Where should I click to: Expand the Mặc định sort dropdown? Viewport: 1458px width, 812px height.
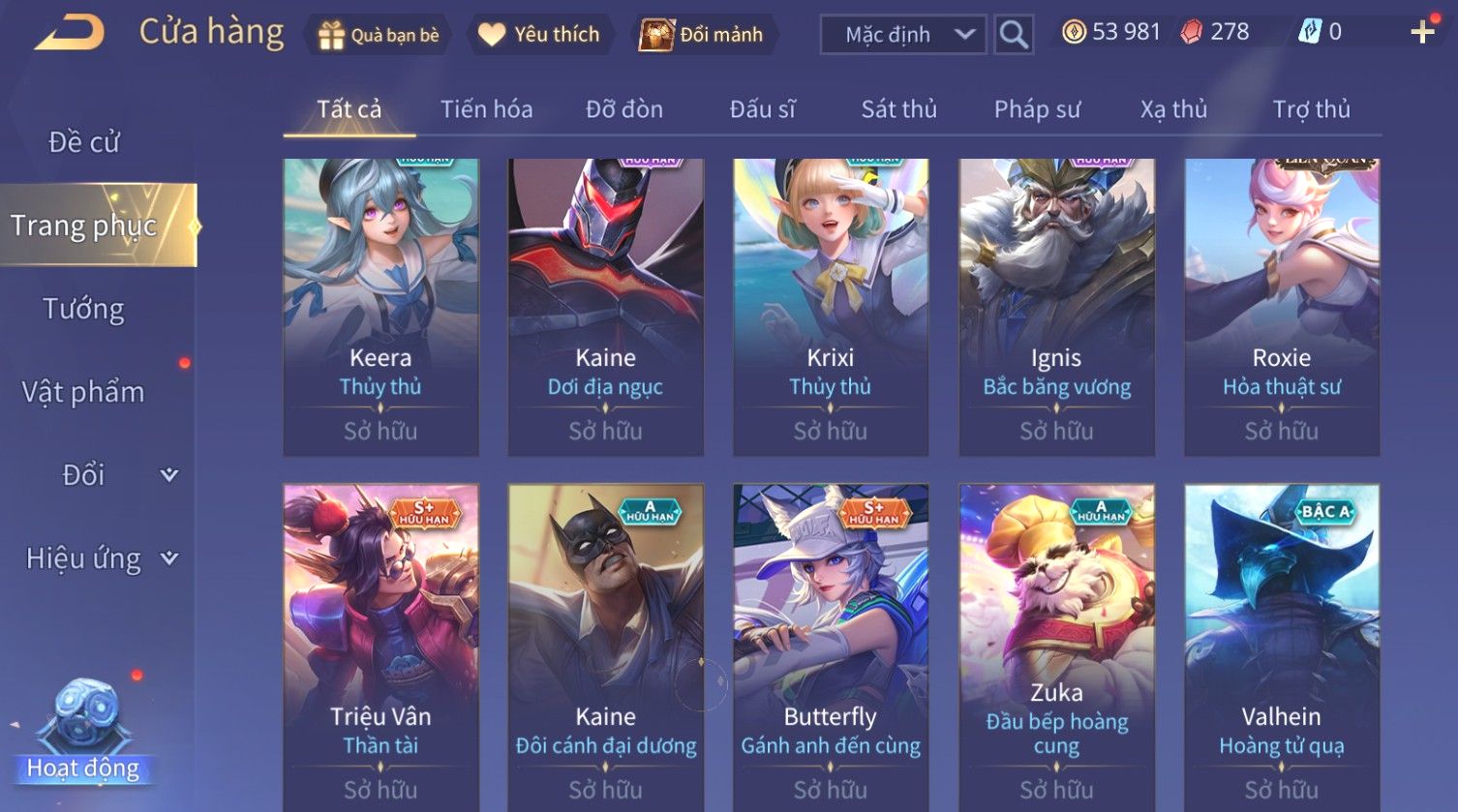point(902,35)
